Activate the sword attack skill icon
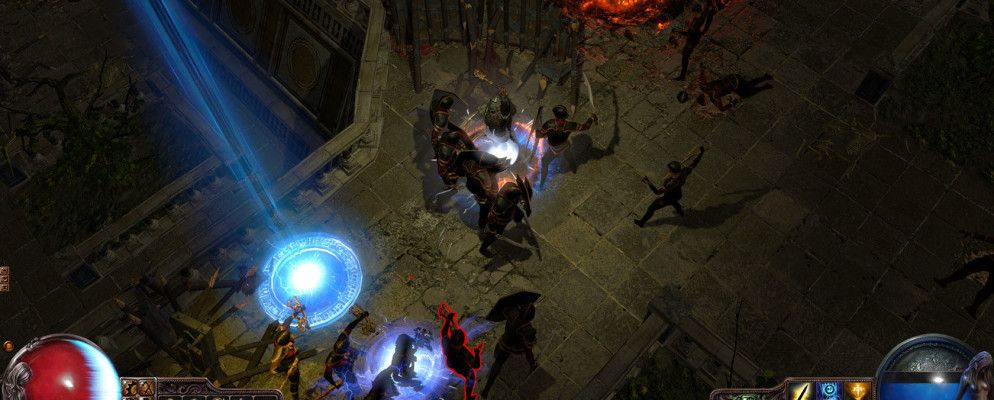The width and height of the screenshot is (994, 400). [x=802, y=391]
